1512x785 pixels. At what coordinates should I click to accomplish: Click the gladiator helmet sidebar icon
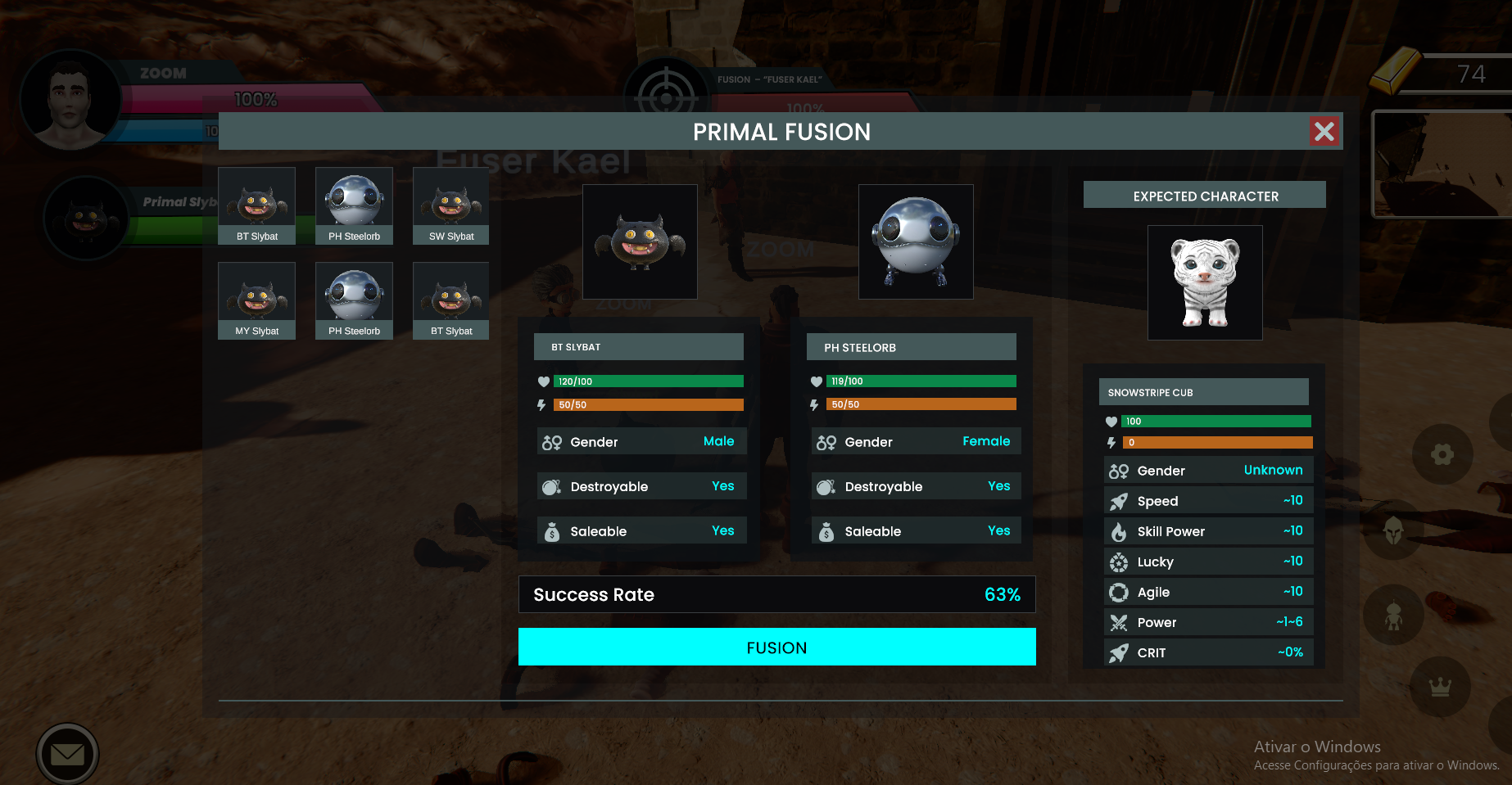1392,533
